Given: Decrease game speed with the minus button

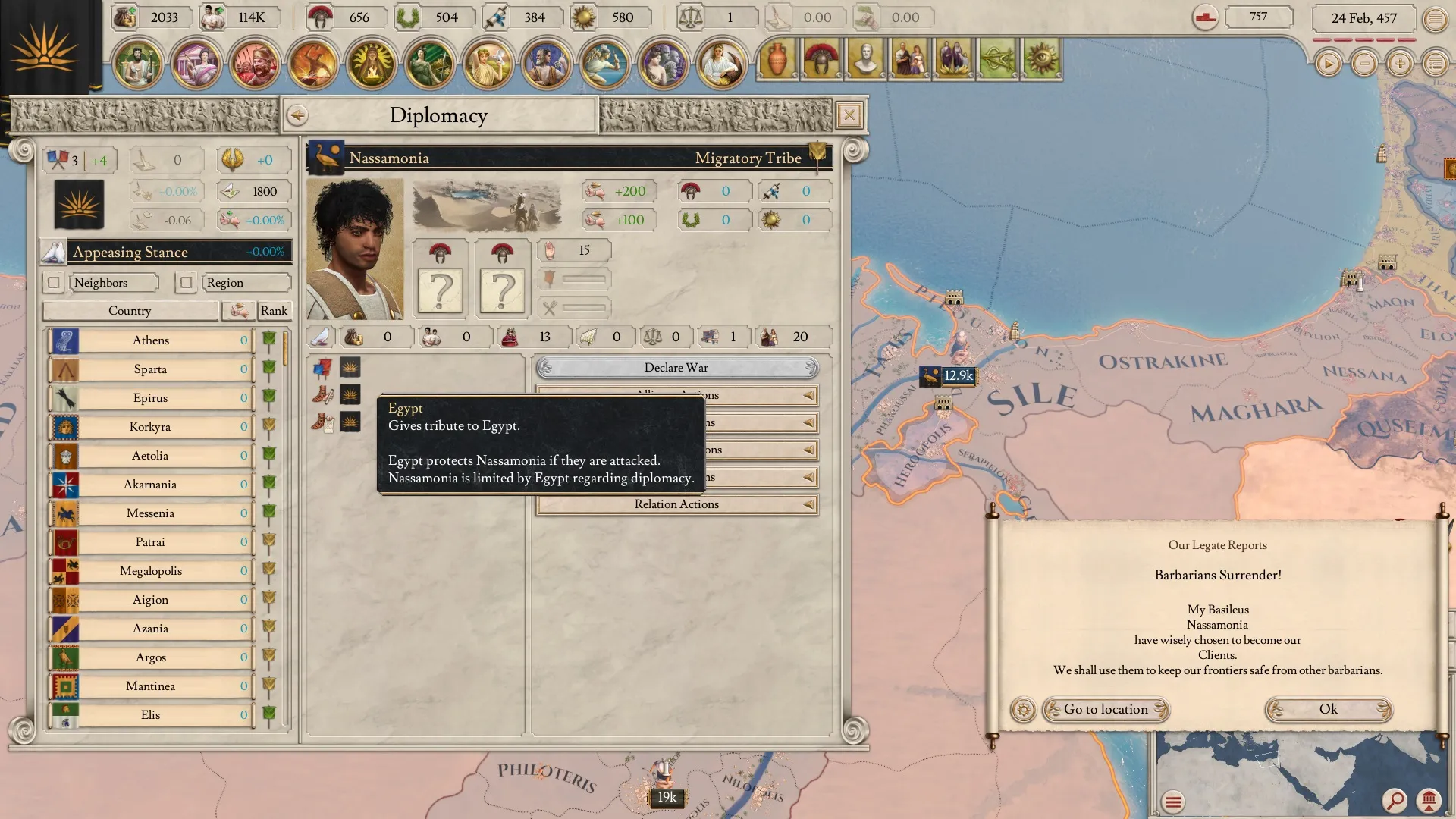Looking at the screenshot, I should tap(1363, 64).
